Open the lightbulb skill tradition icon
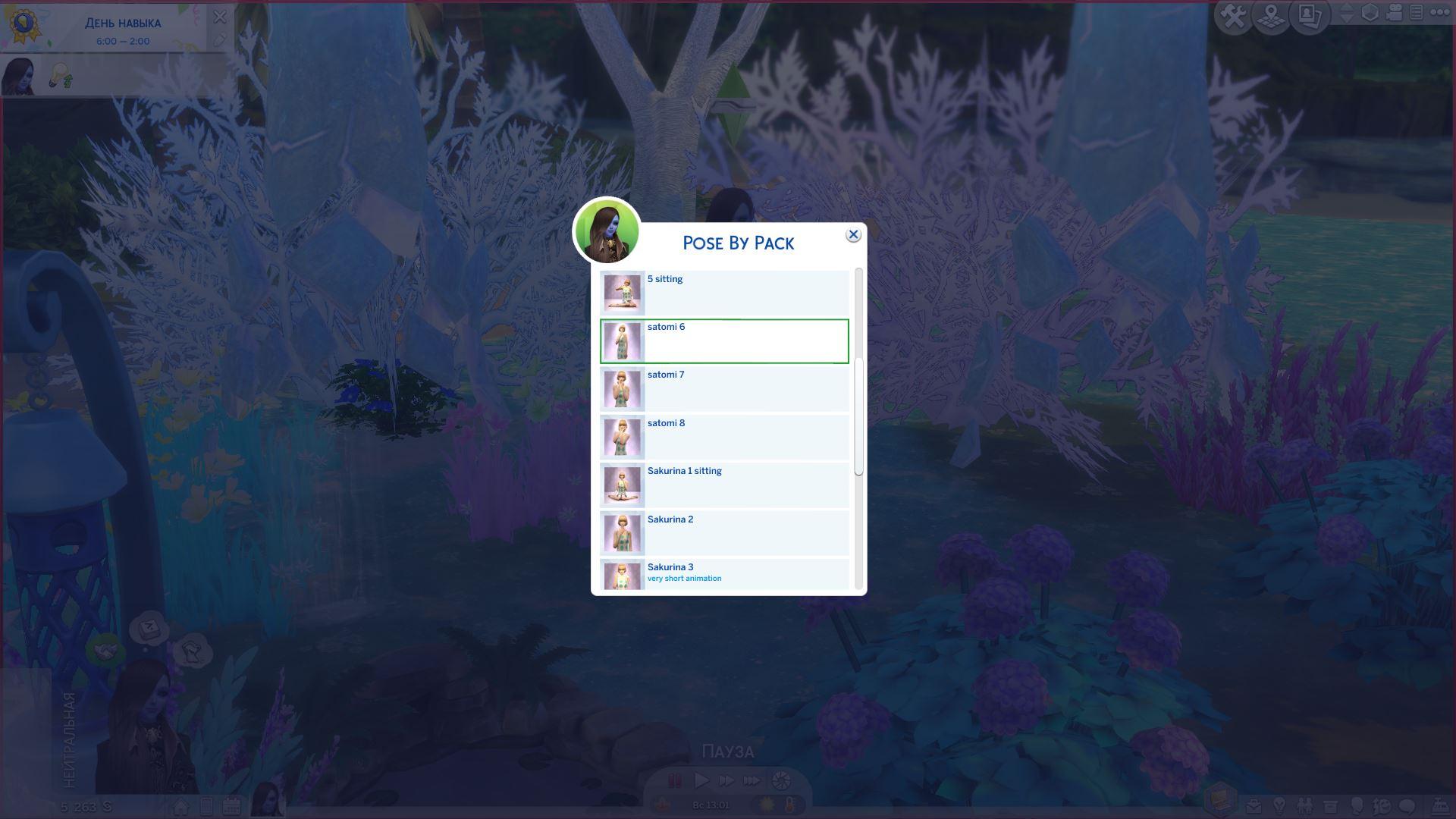1456x819 pixels. click(x=61, y=76)
